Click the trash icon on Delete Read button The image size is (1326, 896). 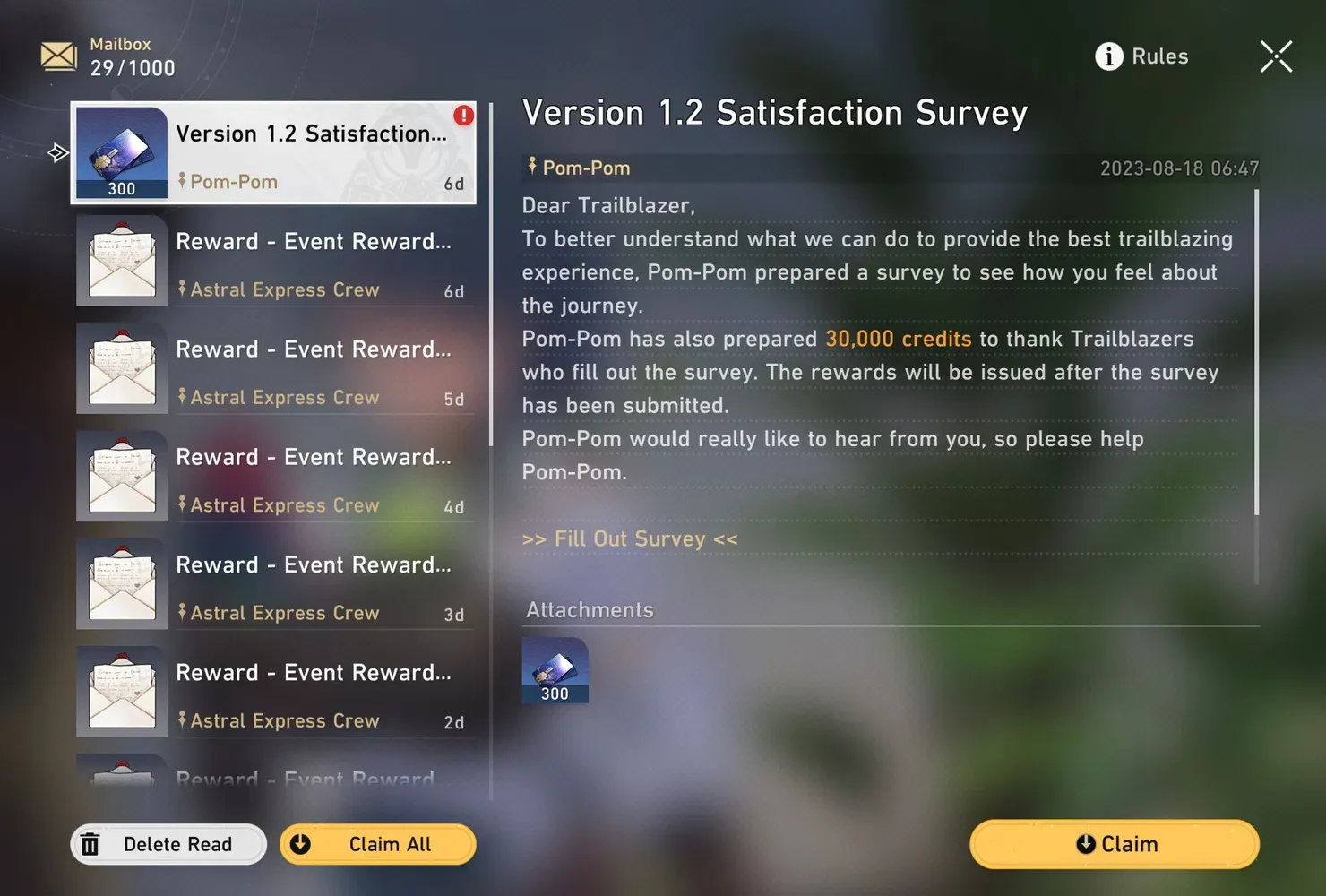[x=90, y=844]
